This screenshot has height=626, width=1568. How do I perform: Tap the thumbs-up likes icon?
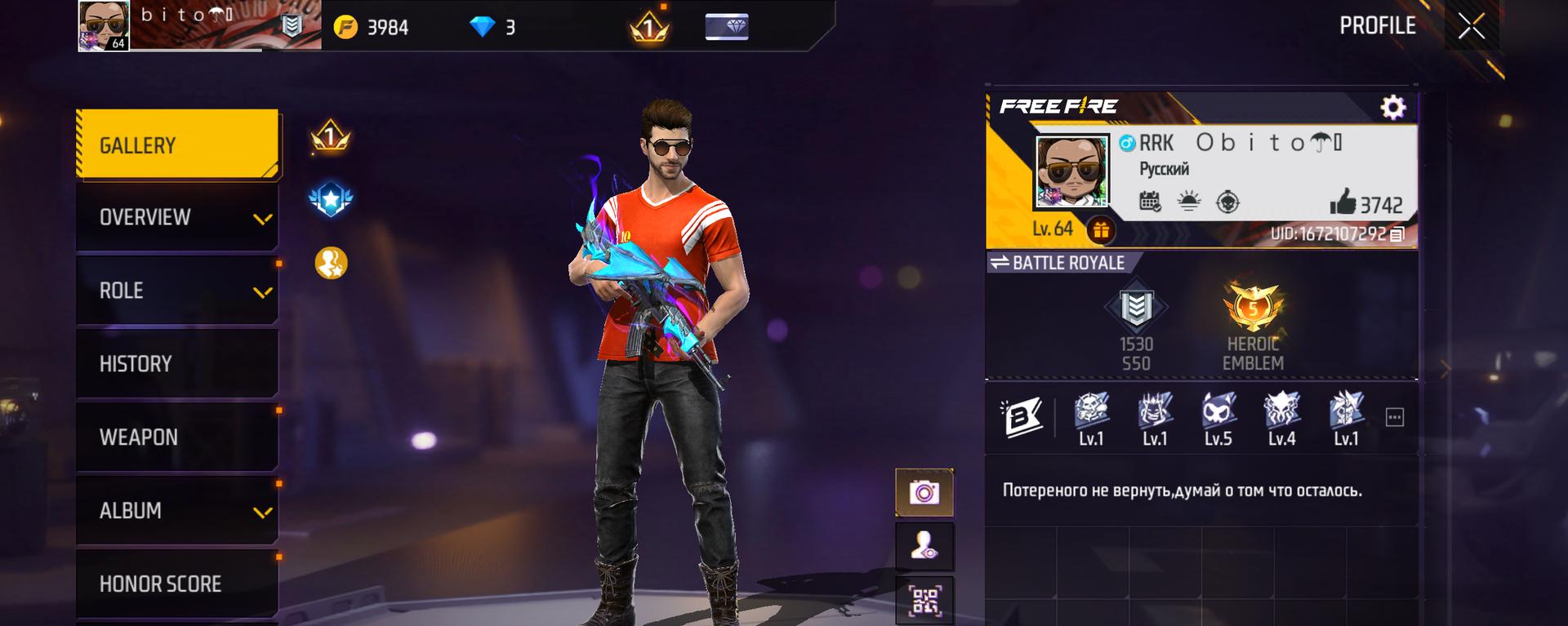[x=1343, y=202]
